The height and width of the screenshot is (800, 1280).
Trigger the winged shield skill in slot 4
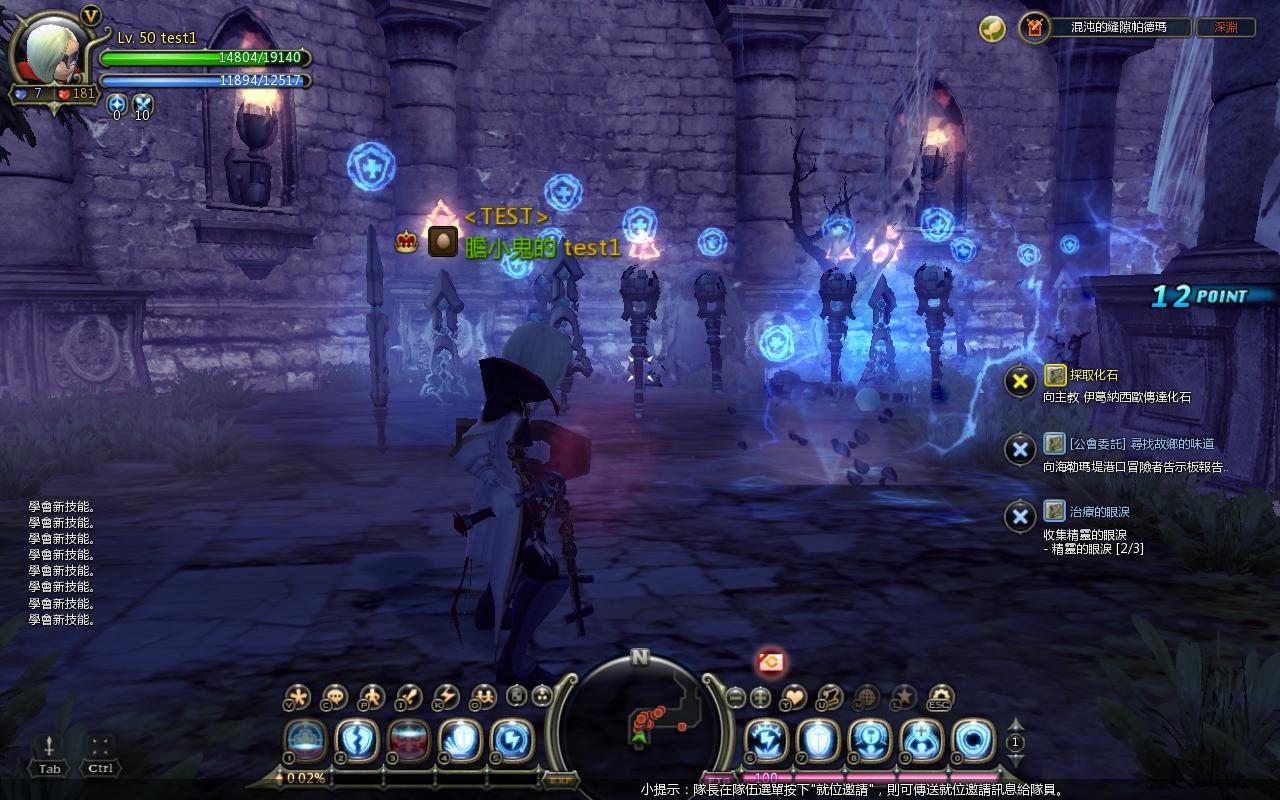[460, 741]
